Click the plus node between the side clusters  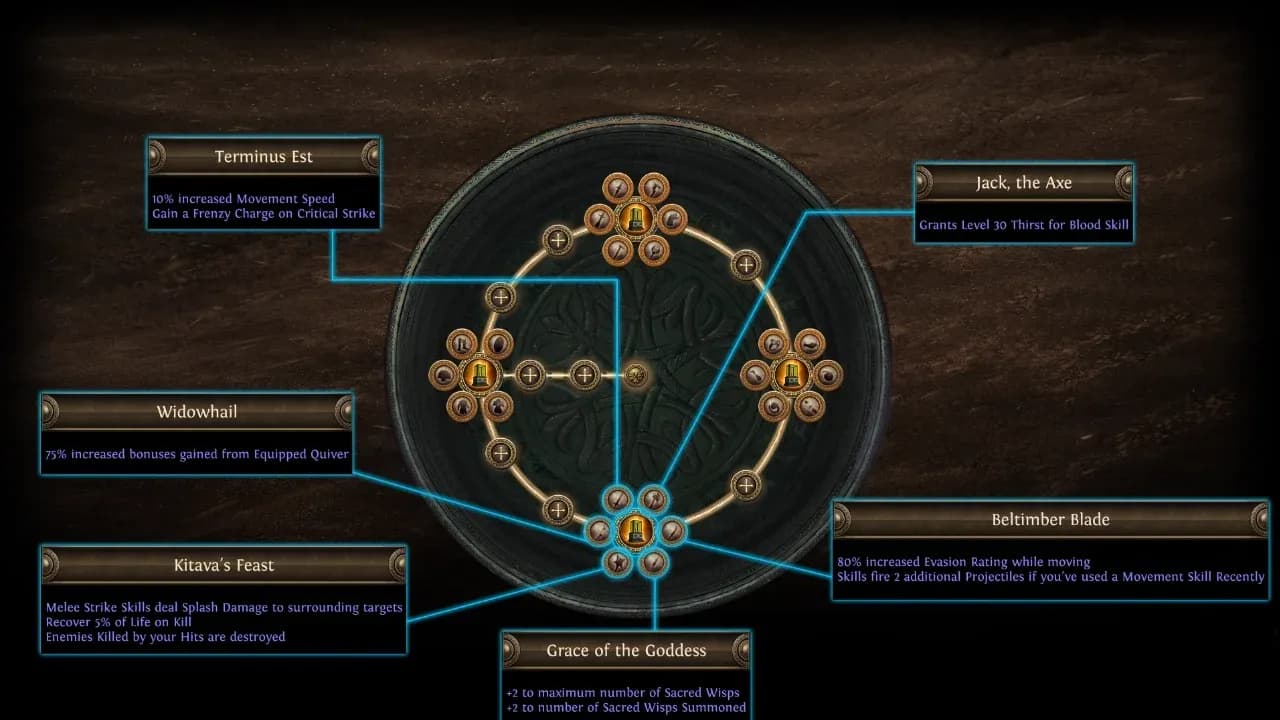pyautogui.click(x=585, y=375)
